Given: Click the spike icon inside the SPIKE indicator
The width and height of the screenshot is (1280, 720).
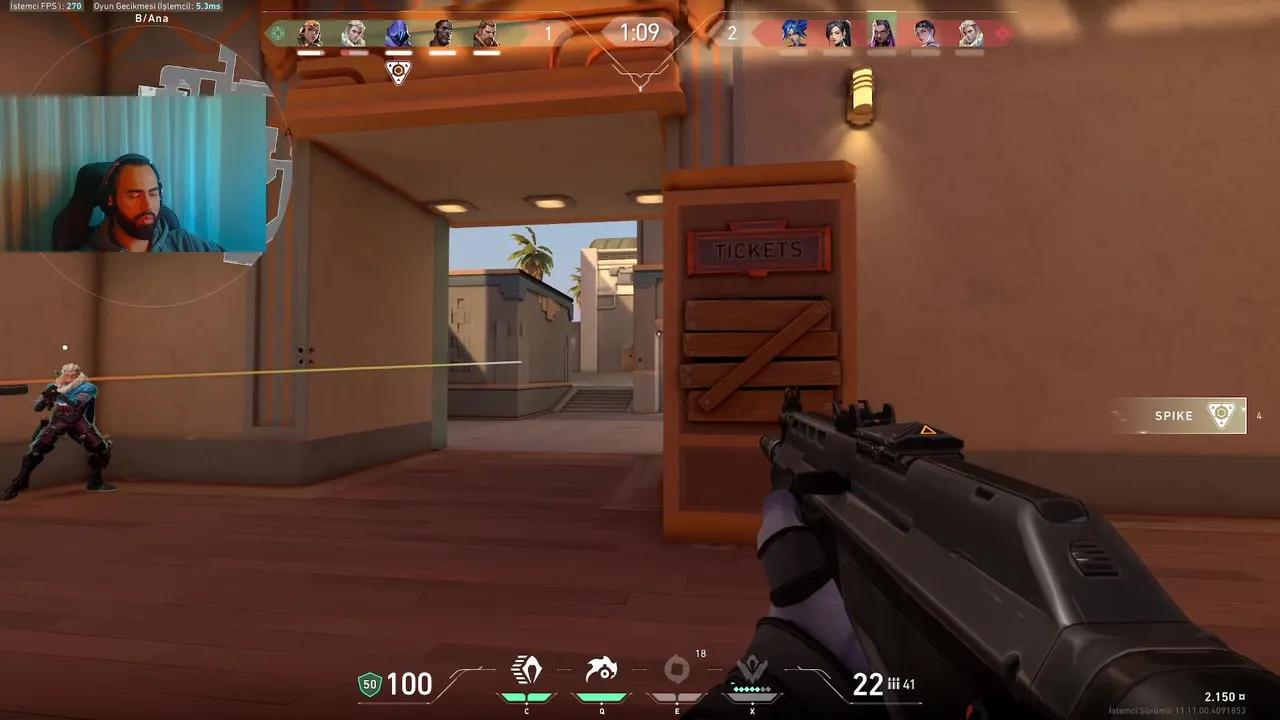Looking at the screenshot, I should click(x=1220, y=415).
